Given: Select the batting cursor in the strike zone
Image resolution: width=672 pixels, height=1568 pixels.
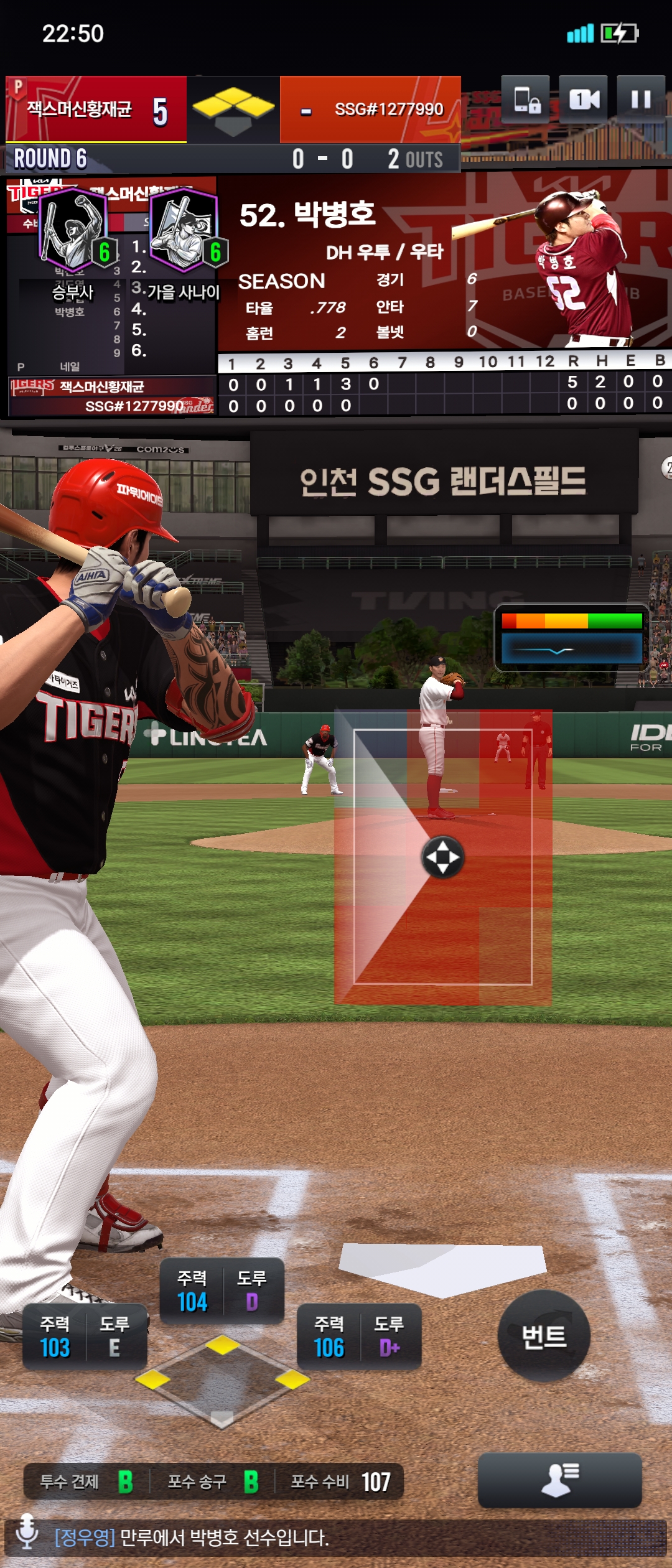Looking at the screenshot, I should click(x=442, y=857).
